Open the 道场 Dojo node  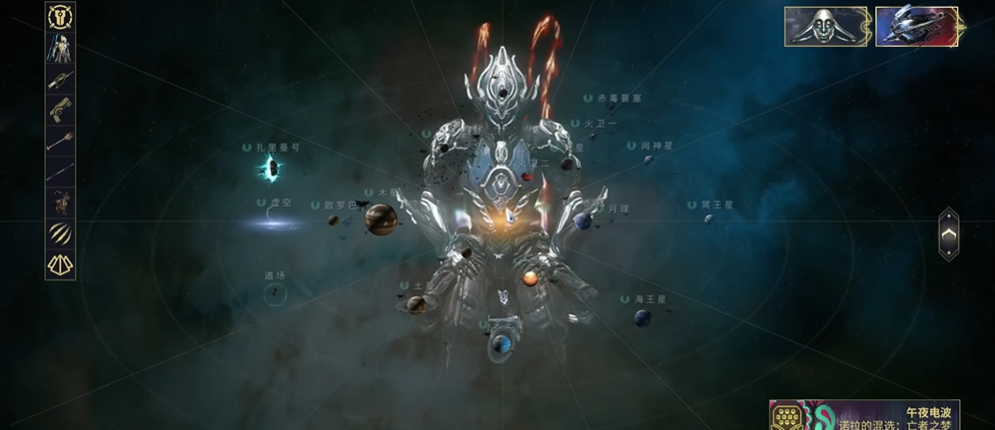[x=274, y=292]
